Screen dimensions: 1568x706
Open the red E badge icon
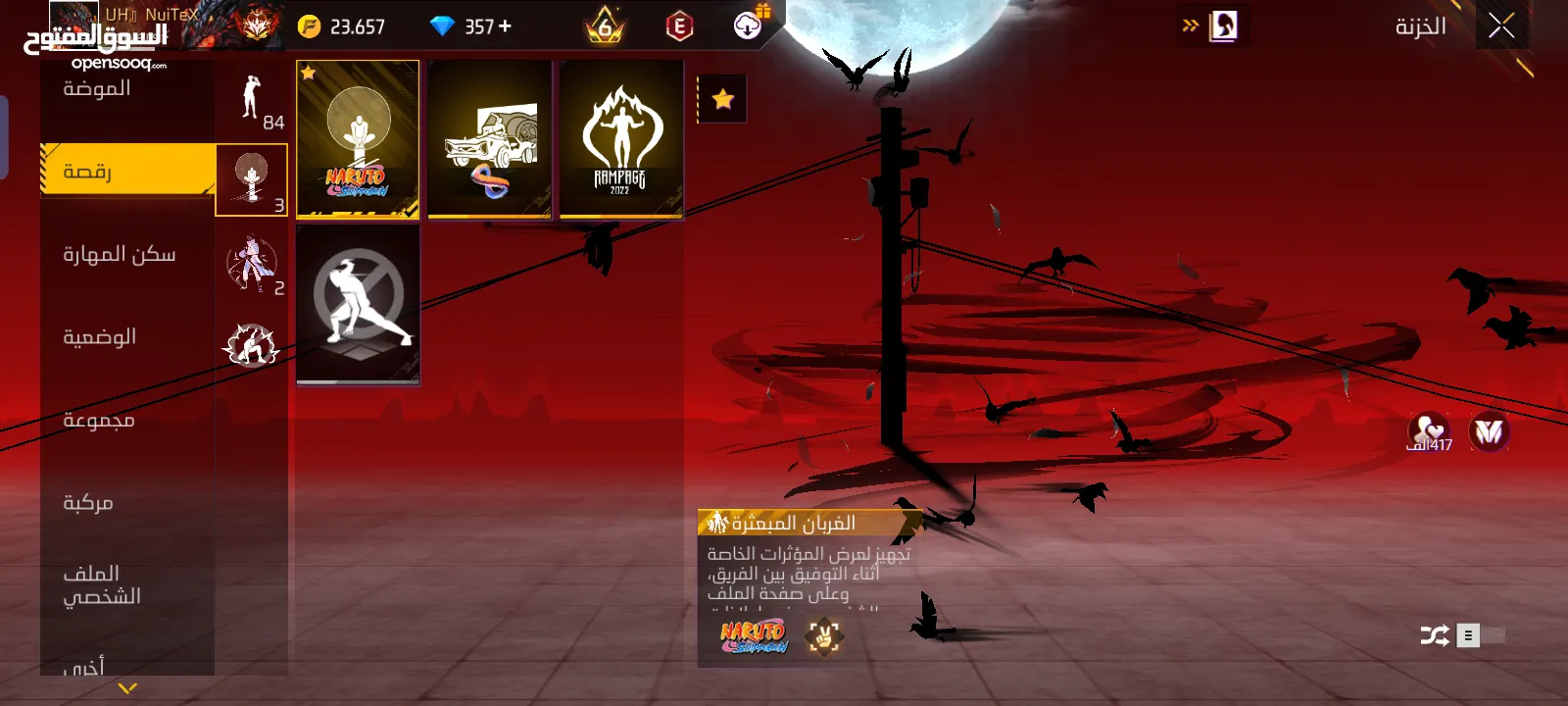(x=679, y=26)
